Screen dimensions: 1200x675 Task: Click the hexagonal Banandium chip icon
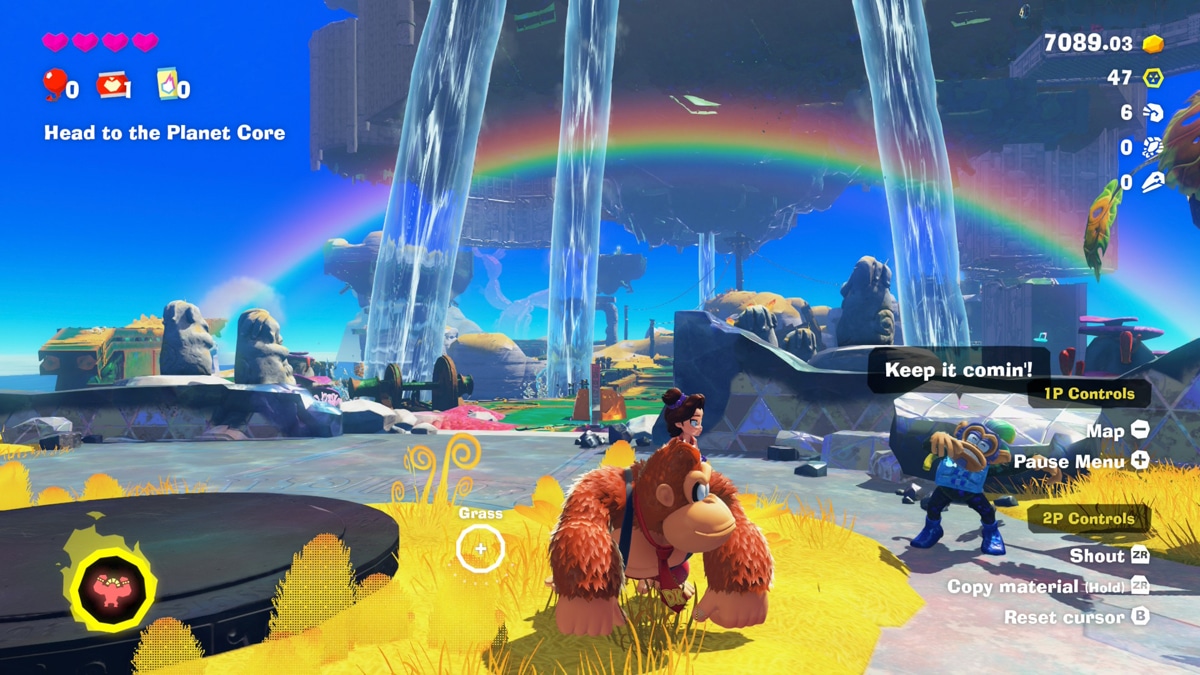coord(1153,78)
